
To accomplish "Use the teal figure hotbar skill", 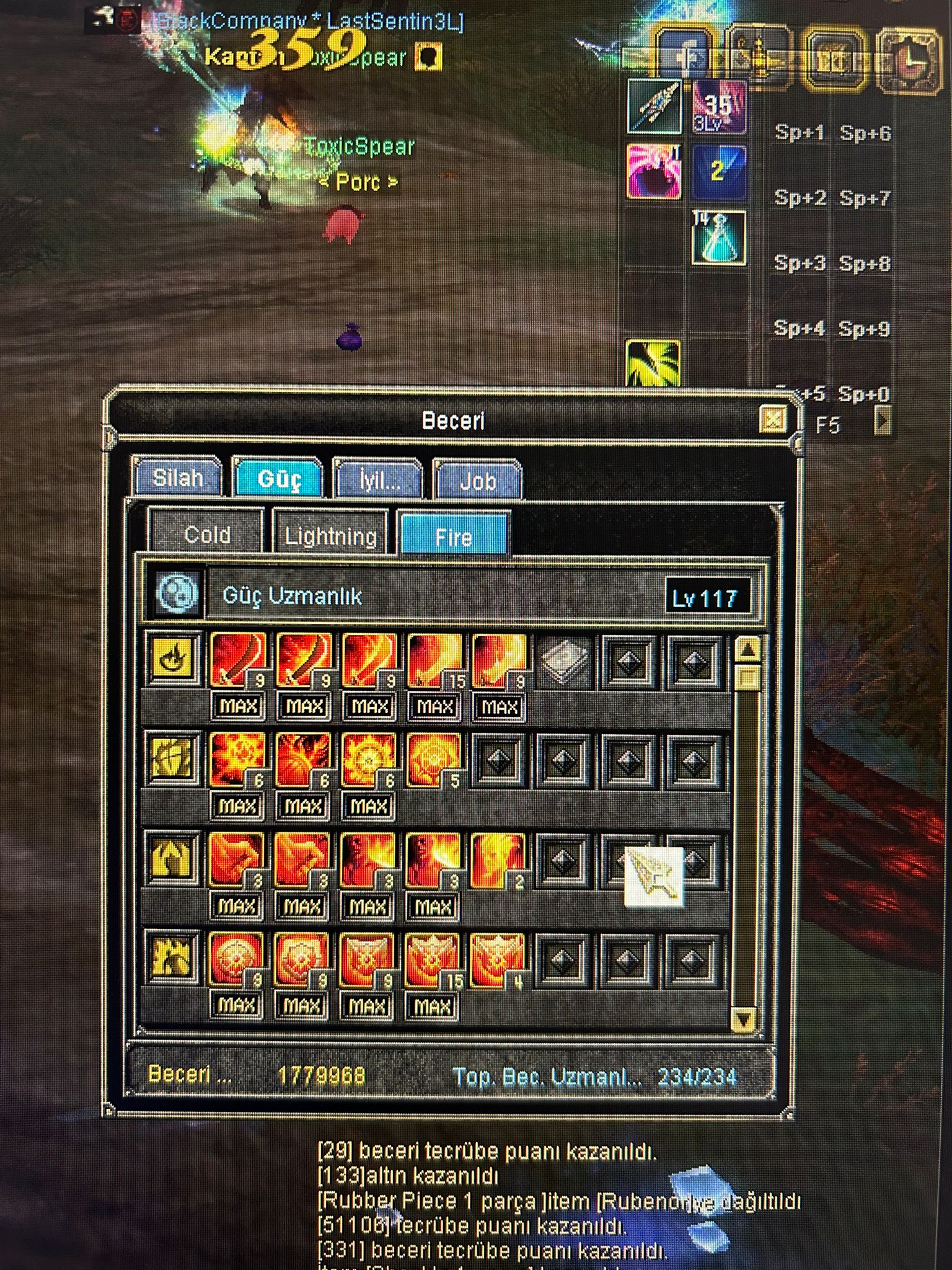I will 719,238.
